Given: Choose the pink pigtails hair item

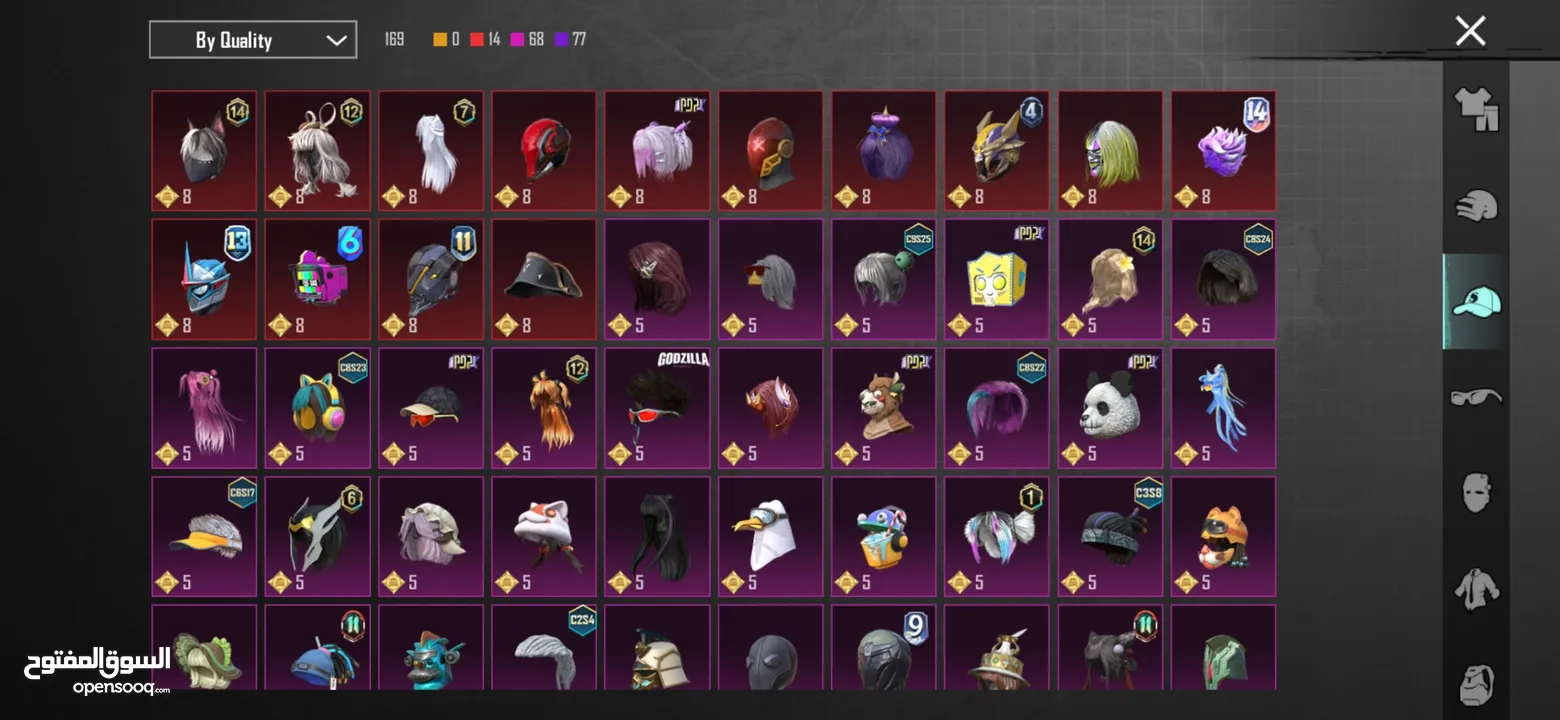Looking at the screenshot, I should (204, 407).
